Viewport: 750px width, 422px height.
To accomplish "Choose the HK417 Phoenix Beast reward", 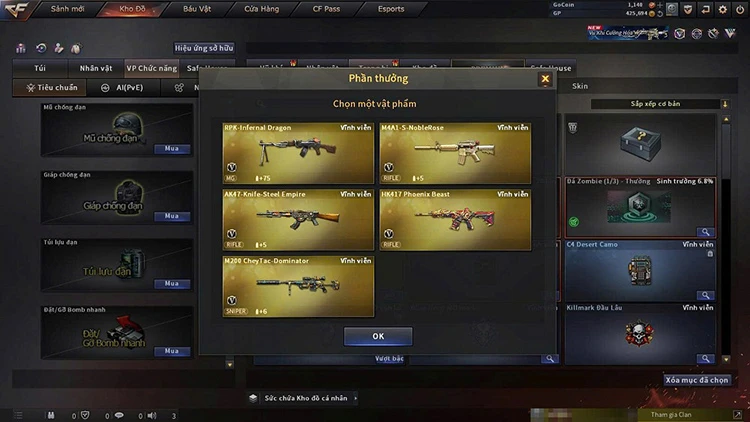I will pos(455,220).
